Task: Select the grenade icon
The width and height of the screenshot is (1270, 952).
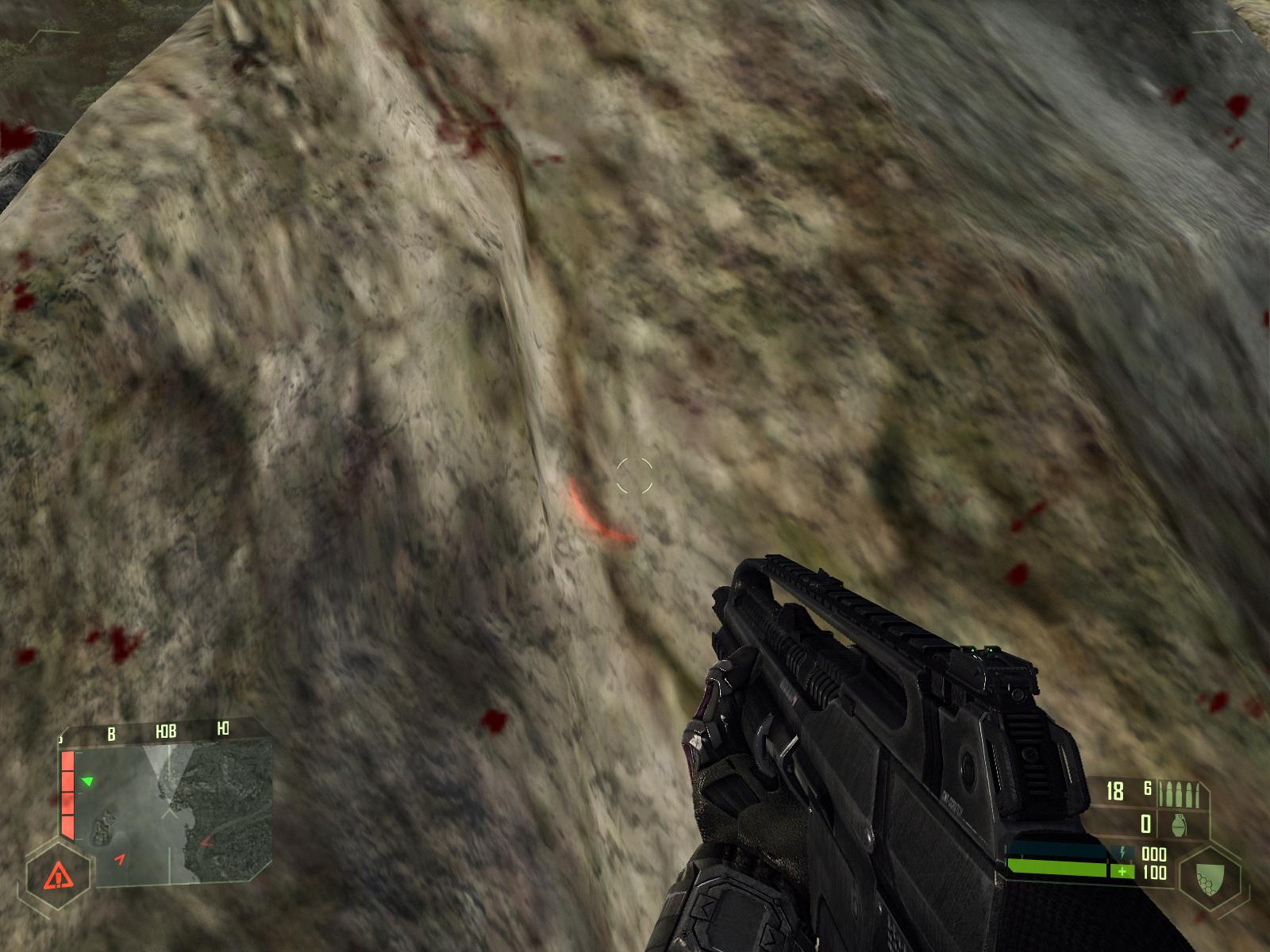Action: click(1180, 825)
